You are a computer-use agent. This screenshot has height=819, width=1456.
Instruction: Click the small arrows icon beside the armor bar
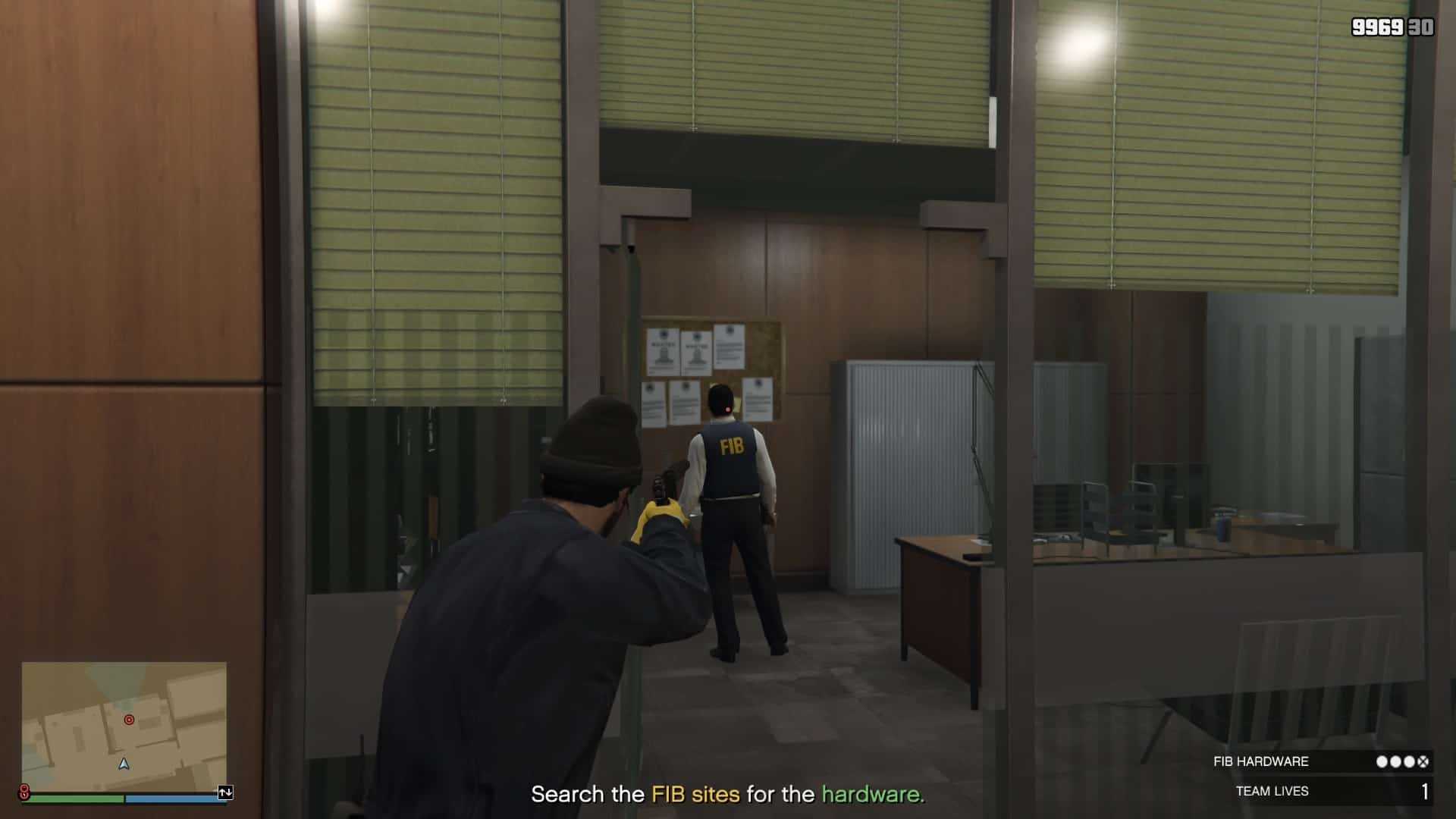coord(225,792)
